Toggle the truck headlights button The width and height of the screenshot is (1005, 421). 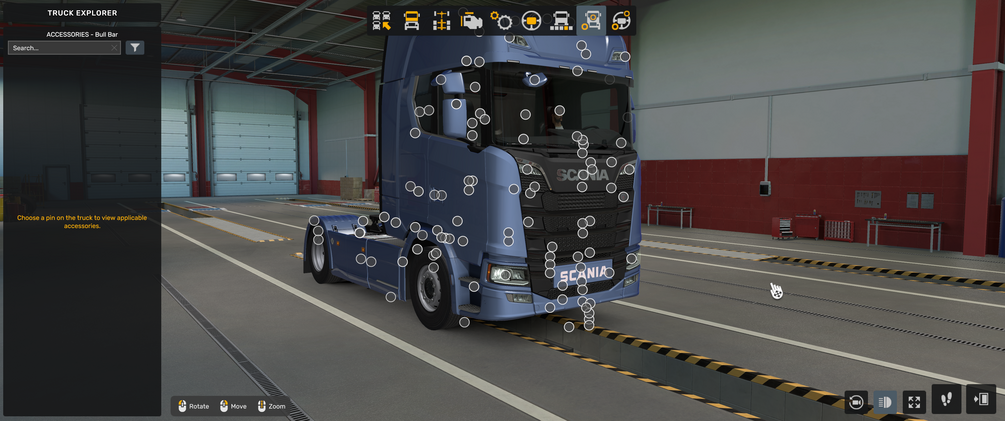coord(885,401)
